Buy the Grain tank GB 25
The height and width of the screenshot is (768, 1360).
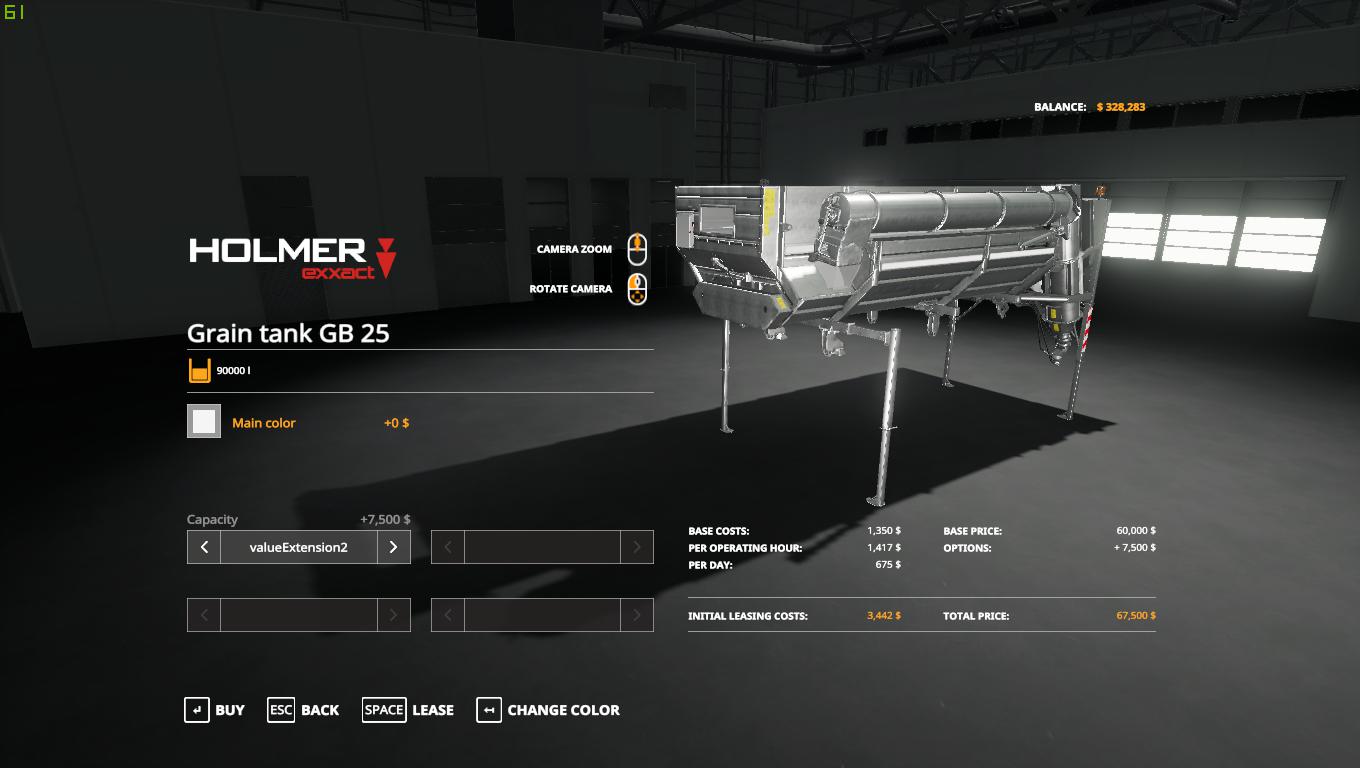(x=214, y=710)
